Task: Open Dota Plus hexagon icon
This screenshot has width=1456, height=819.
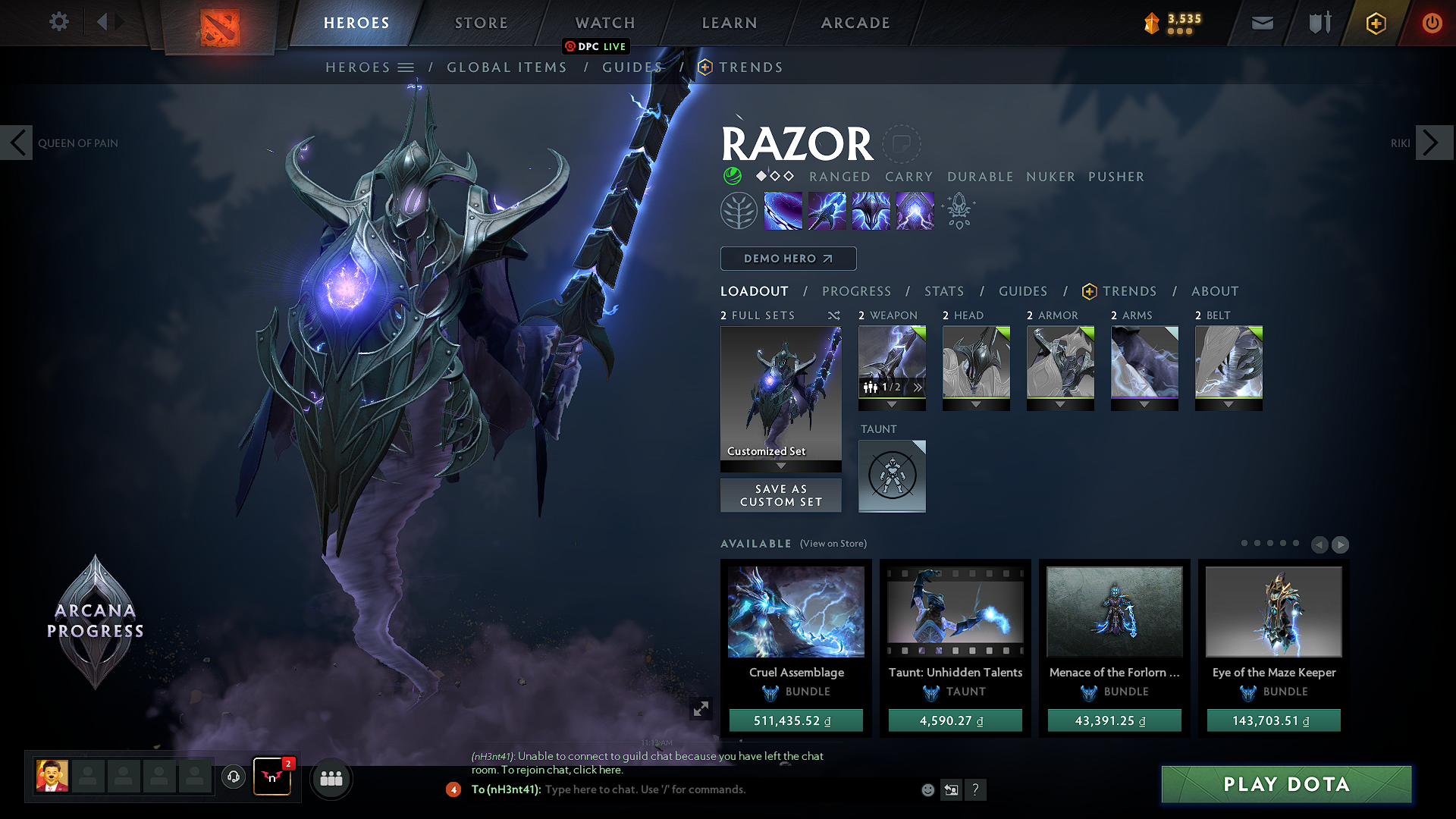Action: (1375, 23)
